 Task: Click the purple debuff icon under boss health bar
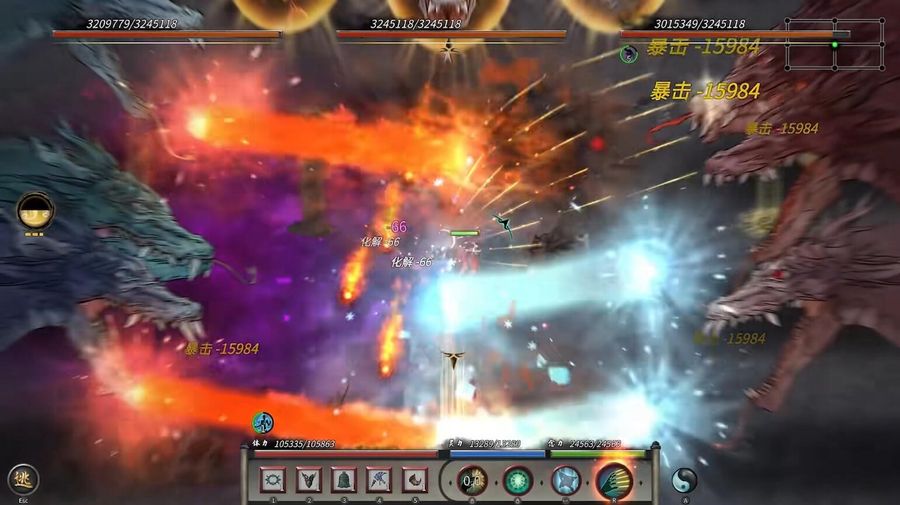point(629,53)
